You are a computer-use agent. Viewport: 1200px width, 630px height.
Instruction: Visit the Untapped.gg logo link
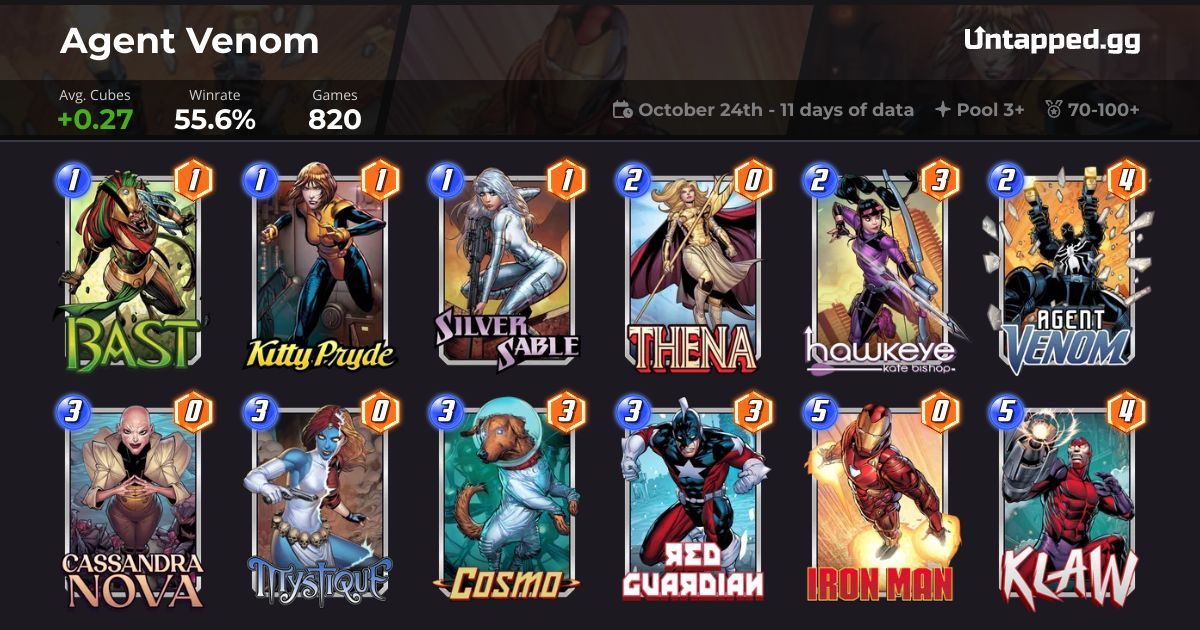(1052, 40)
